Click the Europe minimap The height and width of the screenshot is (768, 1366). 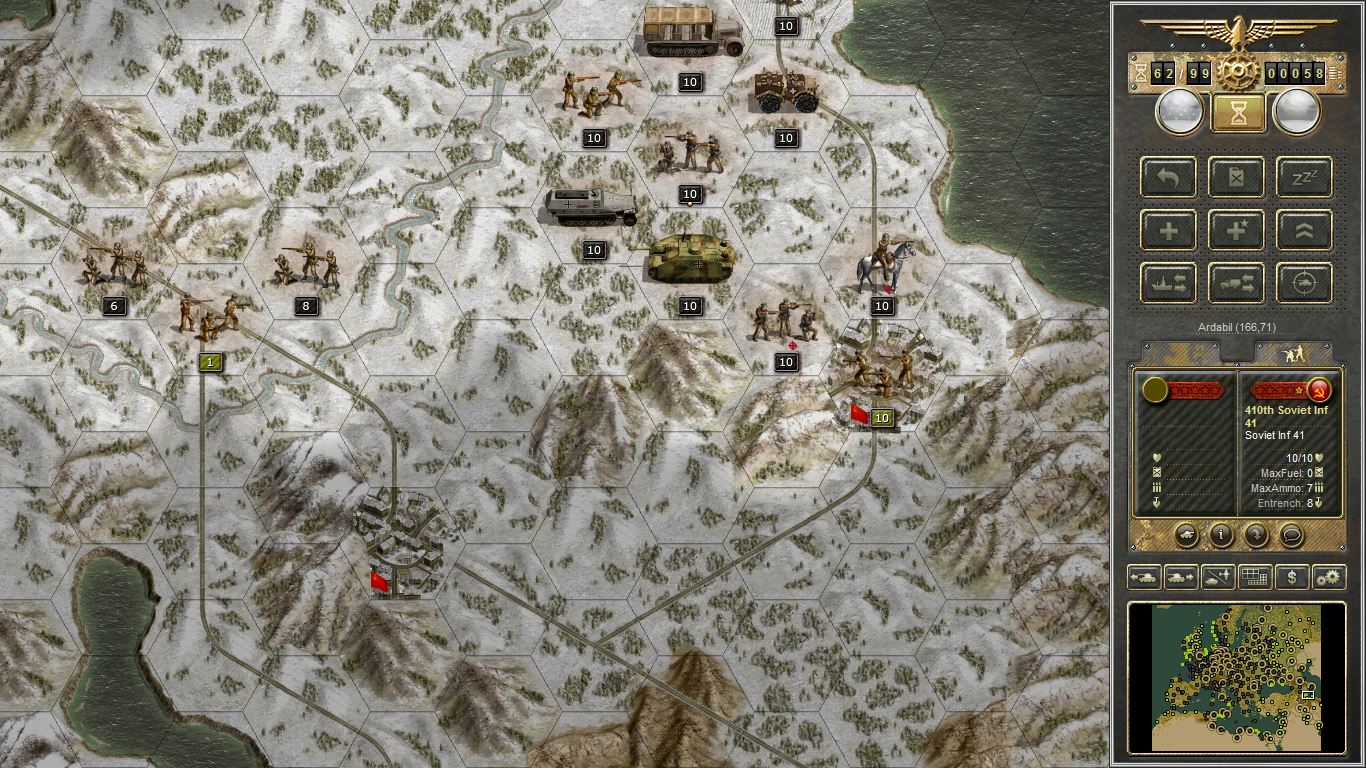coord(1236,677)
